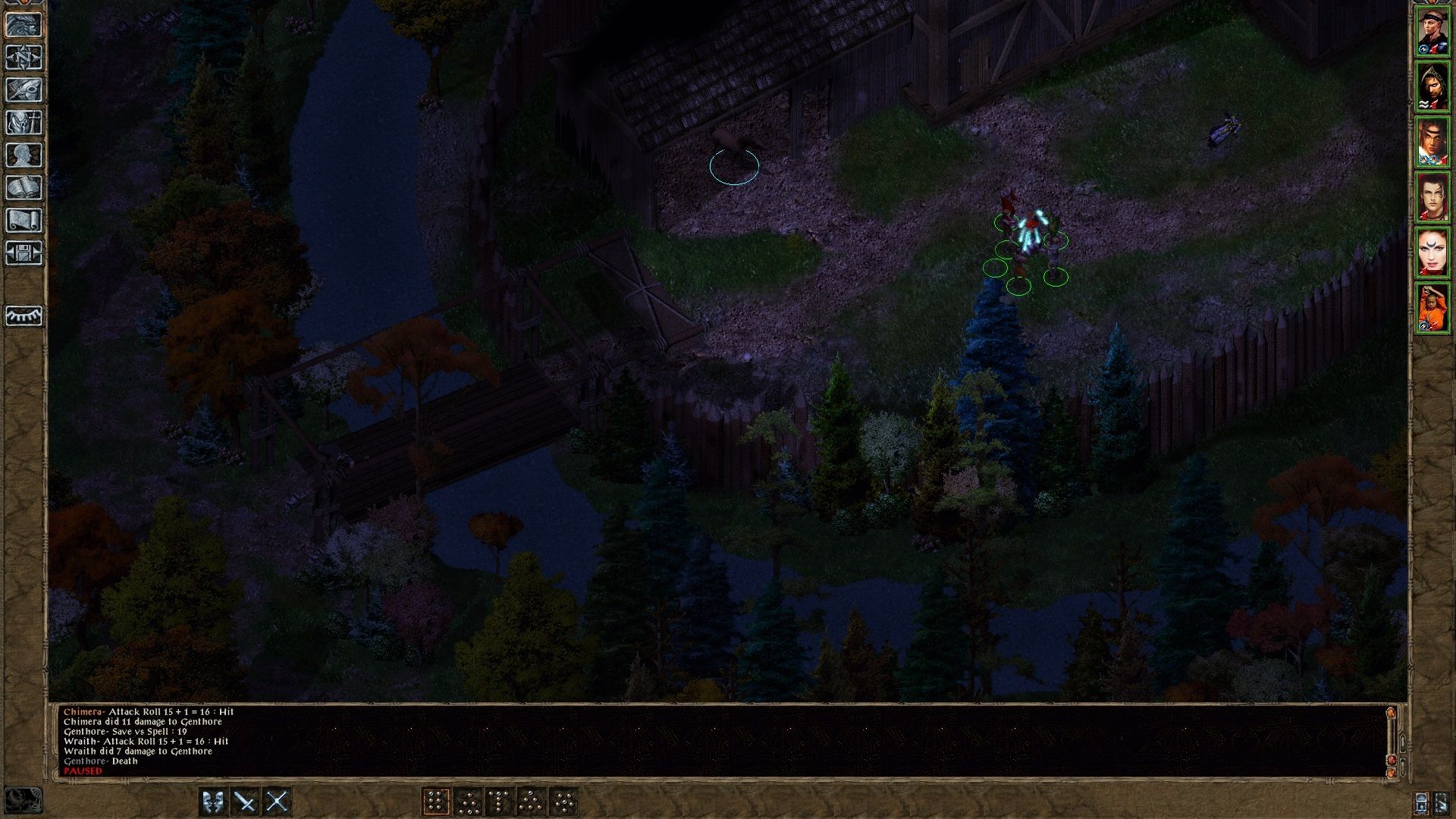Return to game via top head icon

pos(24,24)
